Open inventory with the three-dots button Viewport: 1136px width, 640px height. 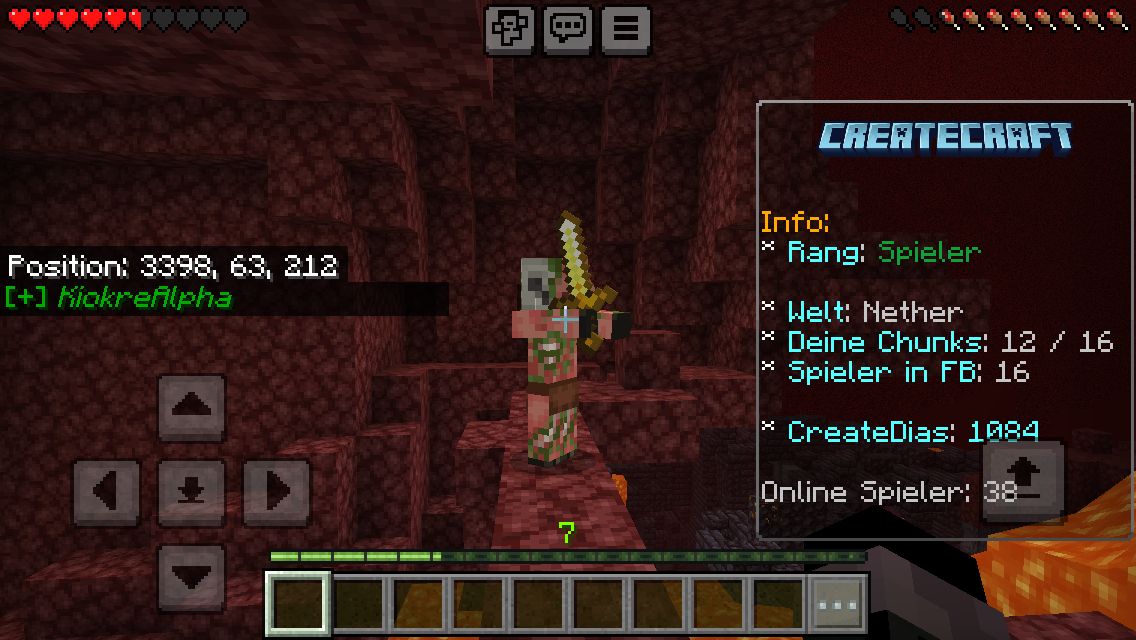click(837, 604)
